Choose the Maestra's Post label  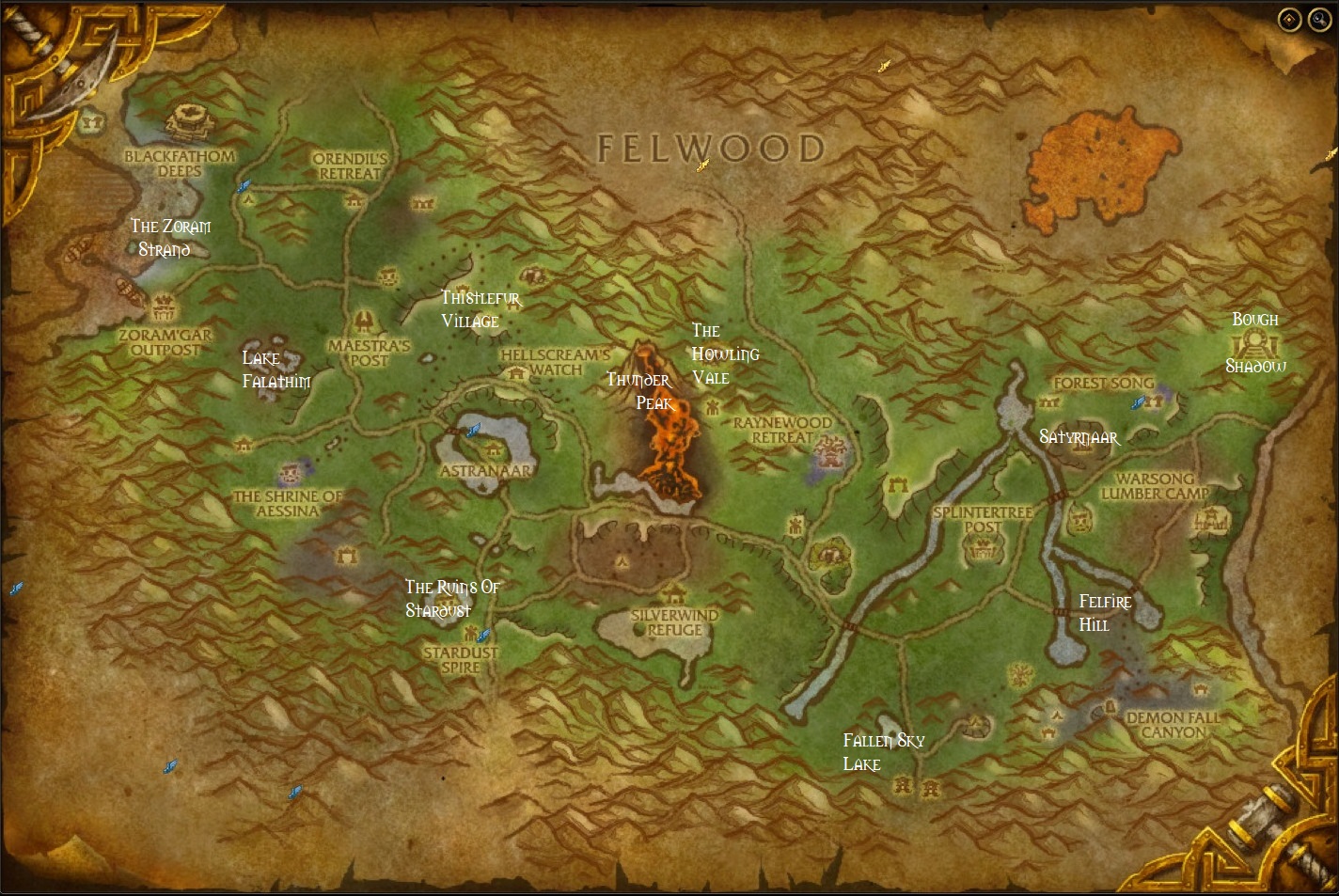tap(370, 353)
